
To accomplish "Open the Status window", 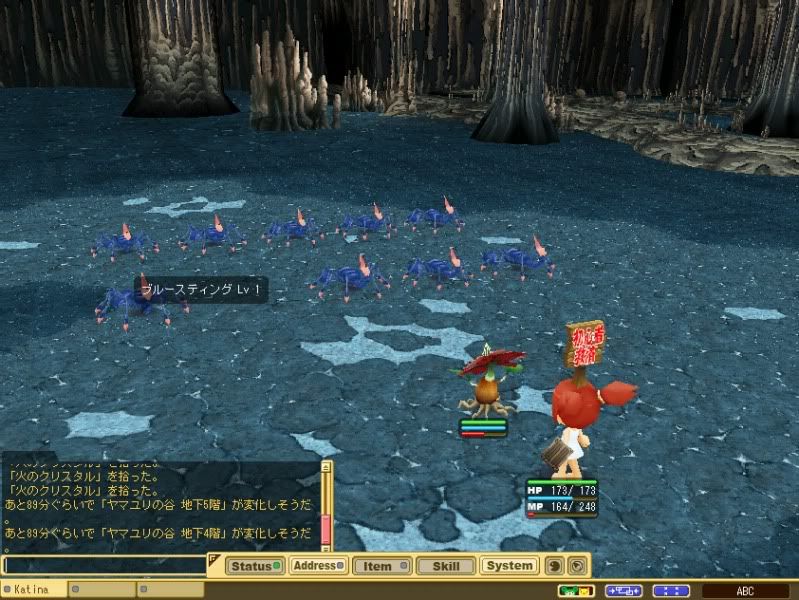I will (x=255, y=566).
